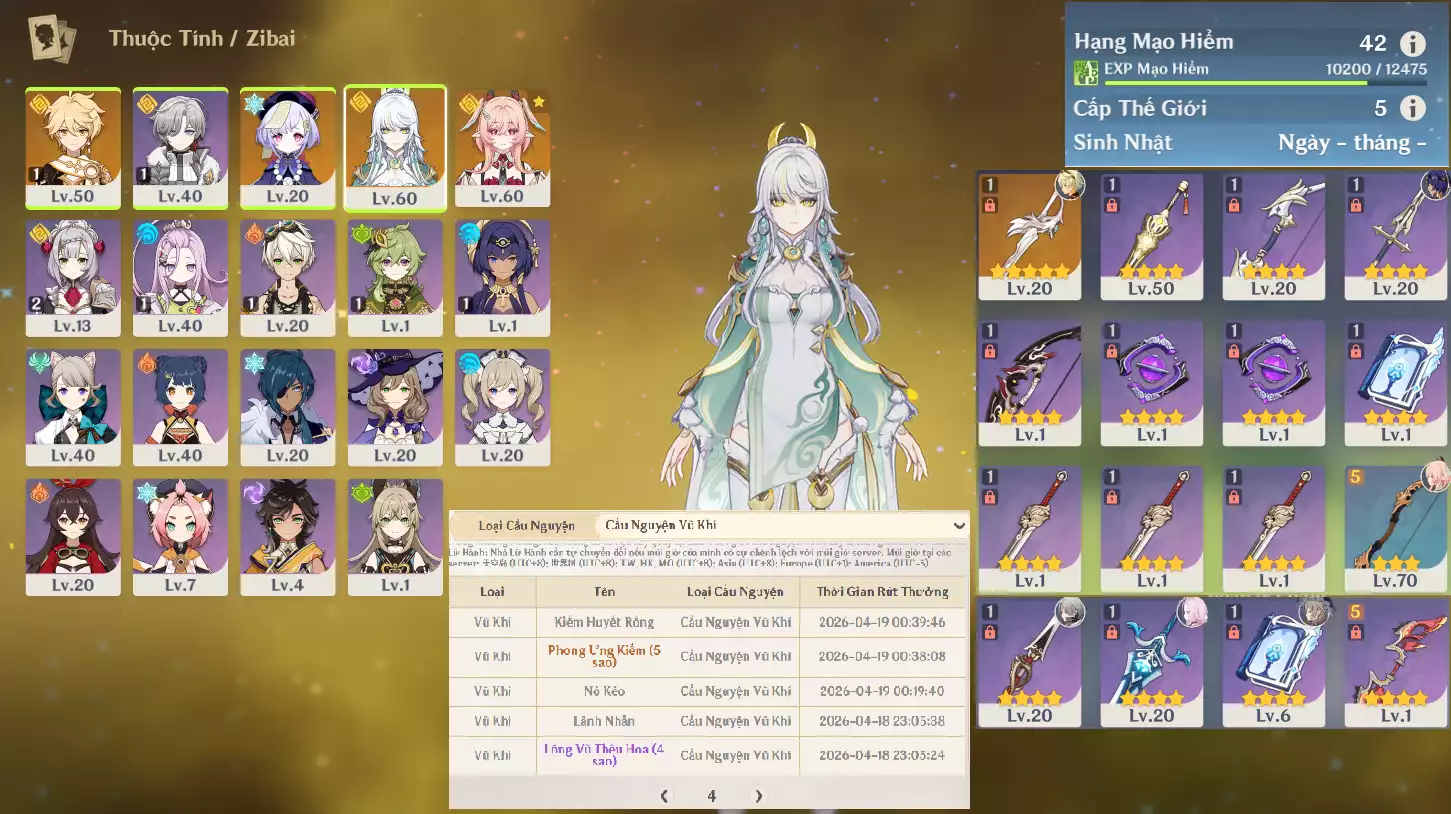Open the Loại Cầu Nguyện dropdown
The height and width of the screenshot is (814, 1451).
(782, 525)
